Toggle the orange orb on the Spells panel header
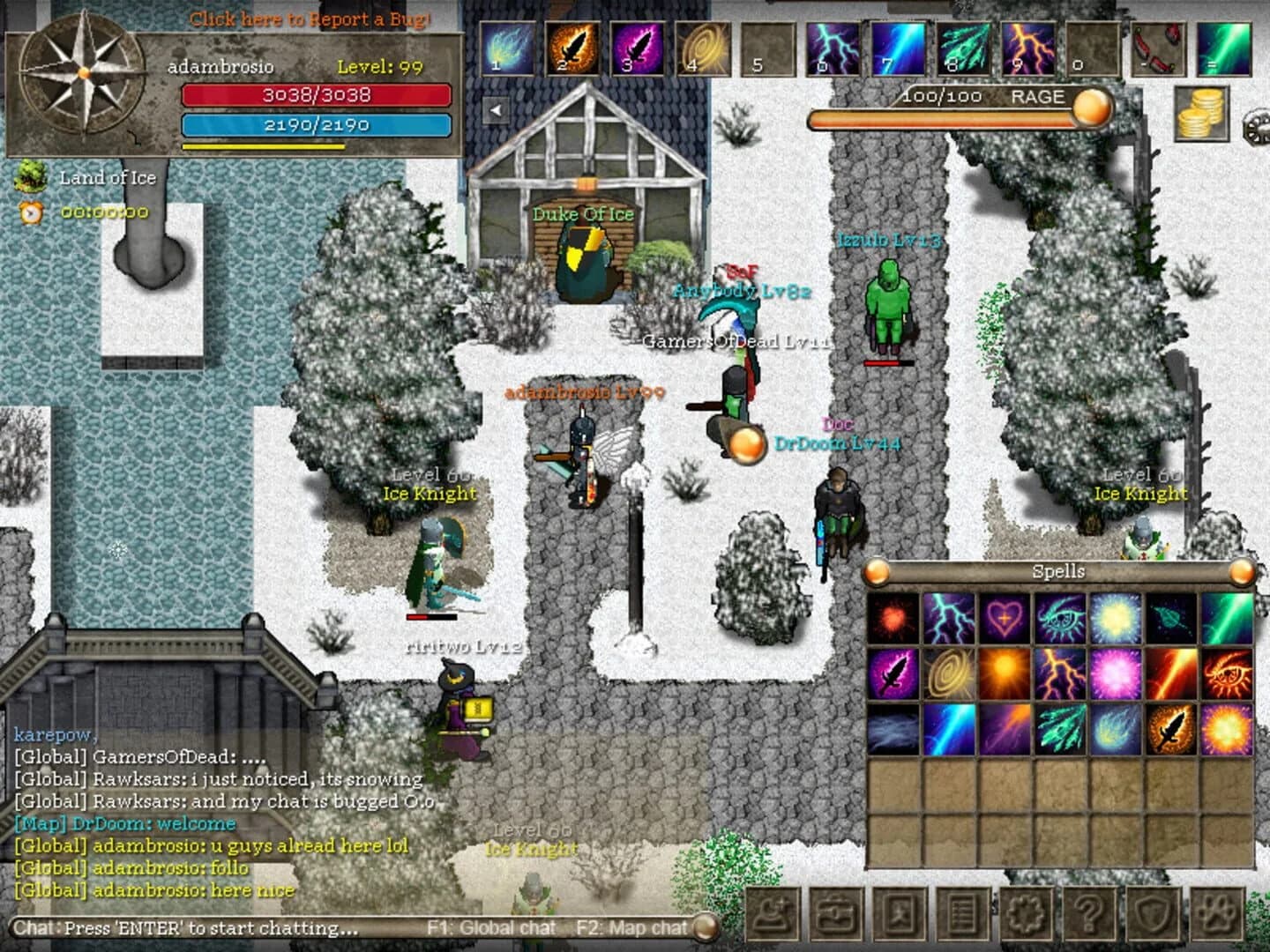Image resolution: width=1270 pixels, height=952 pixels. [x=876, y=572]
